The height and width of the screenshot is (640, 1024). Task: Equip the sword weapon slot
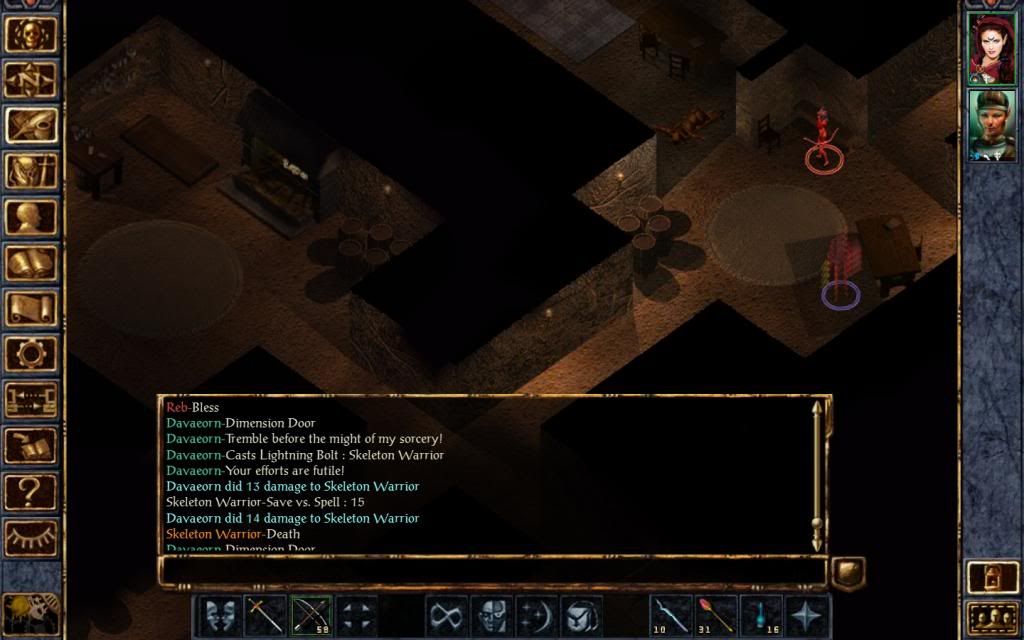tap(266, 615)
